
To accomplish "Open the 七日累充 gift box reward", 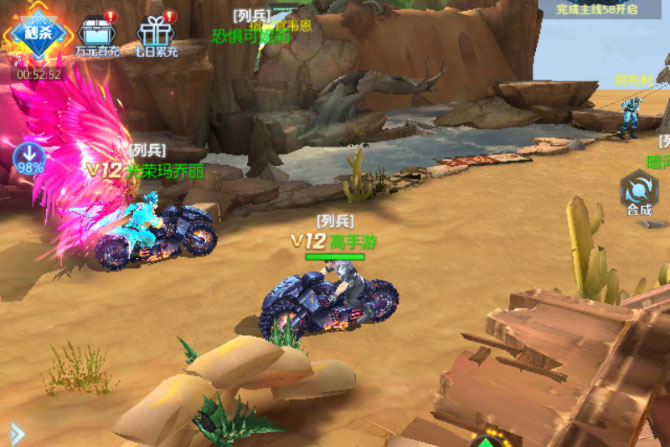I will pos(155,33).
